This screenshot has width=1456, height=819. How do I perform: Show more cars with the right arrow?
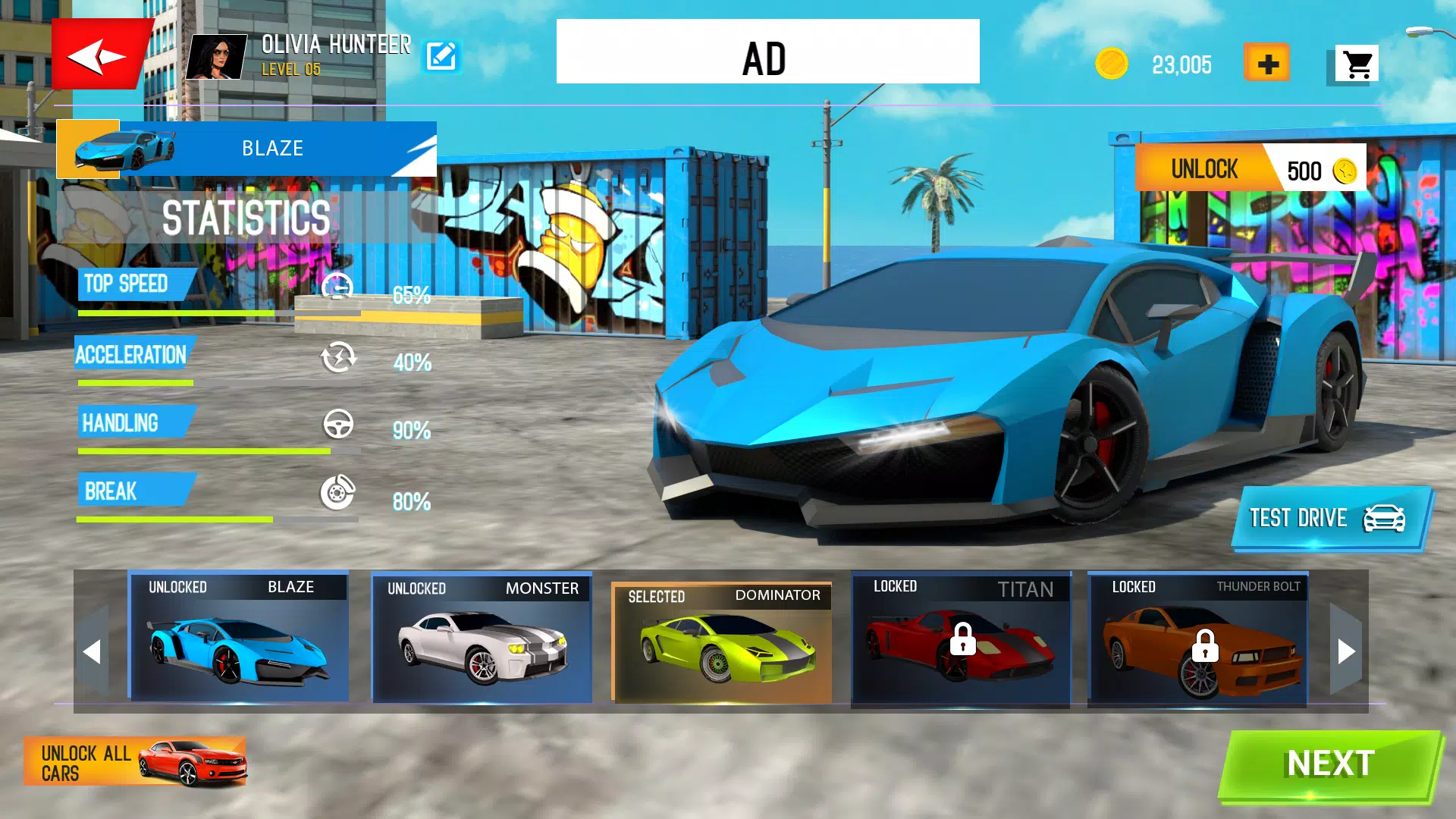click(x=1346, y=651)
